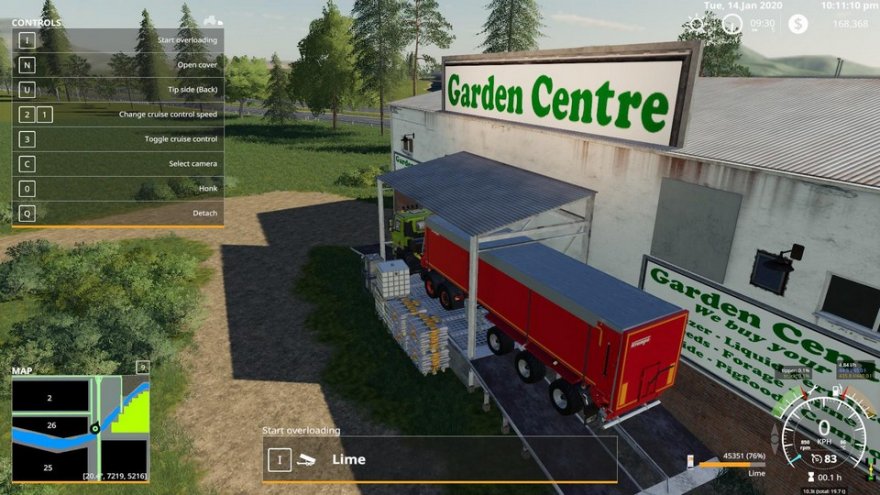The width and height of the screenshot is (880, 495).
Task: Click the sun weather icon
Action: [x=697, y=24]
